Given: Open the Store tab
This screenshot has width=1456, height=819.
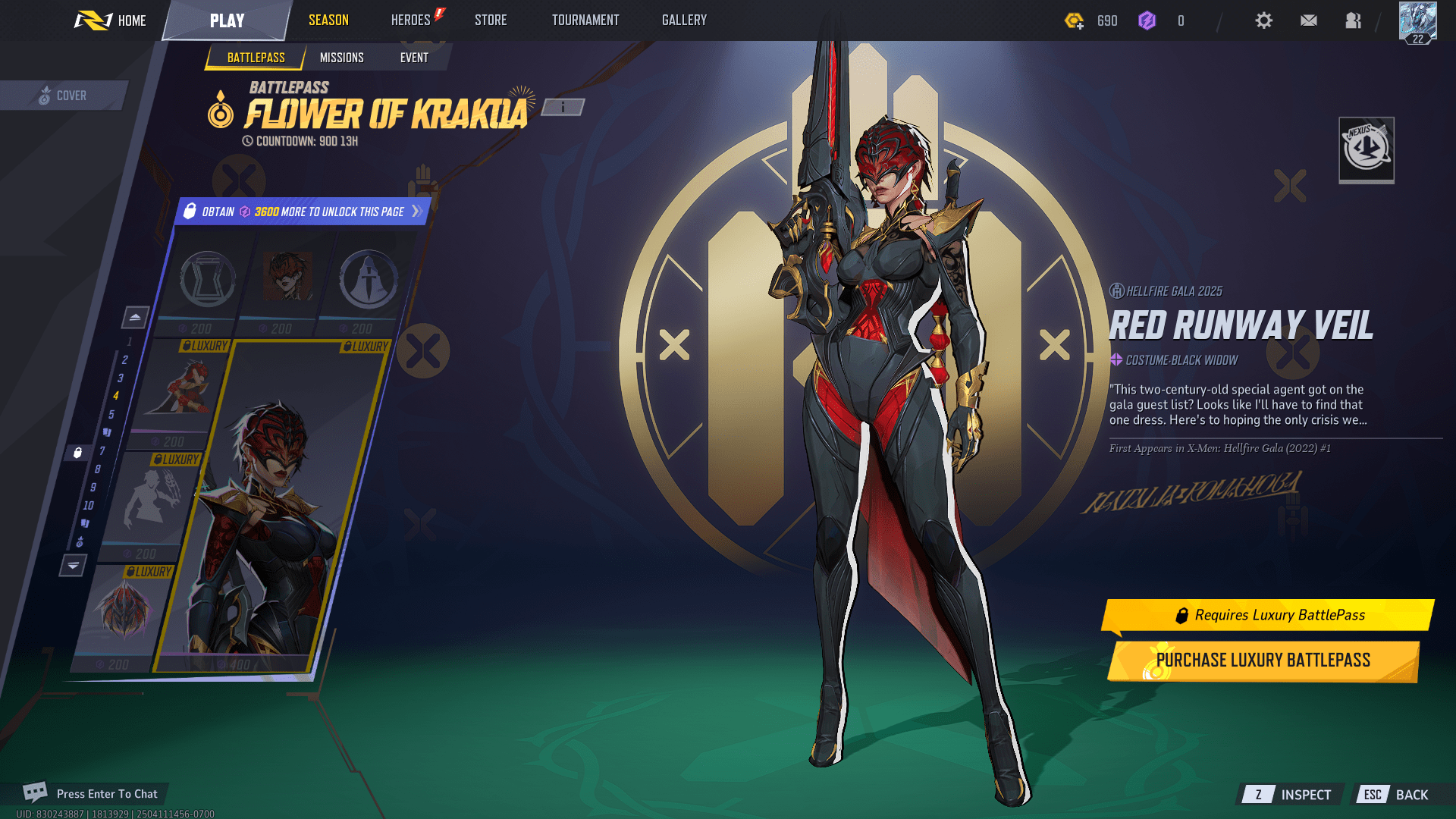Looking at the screenshot, I should (x=491, y=20).
